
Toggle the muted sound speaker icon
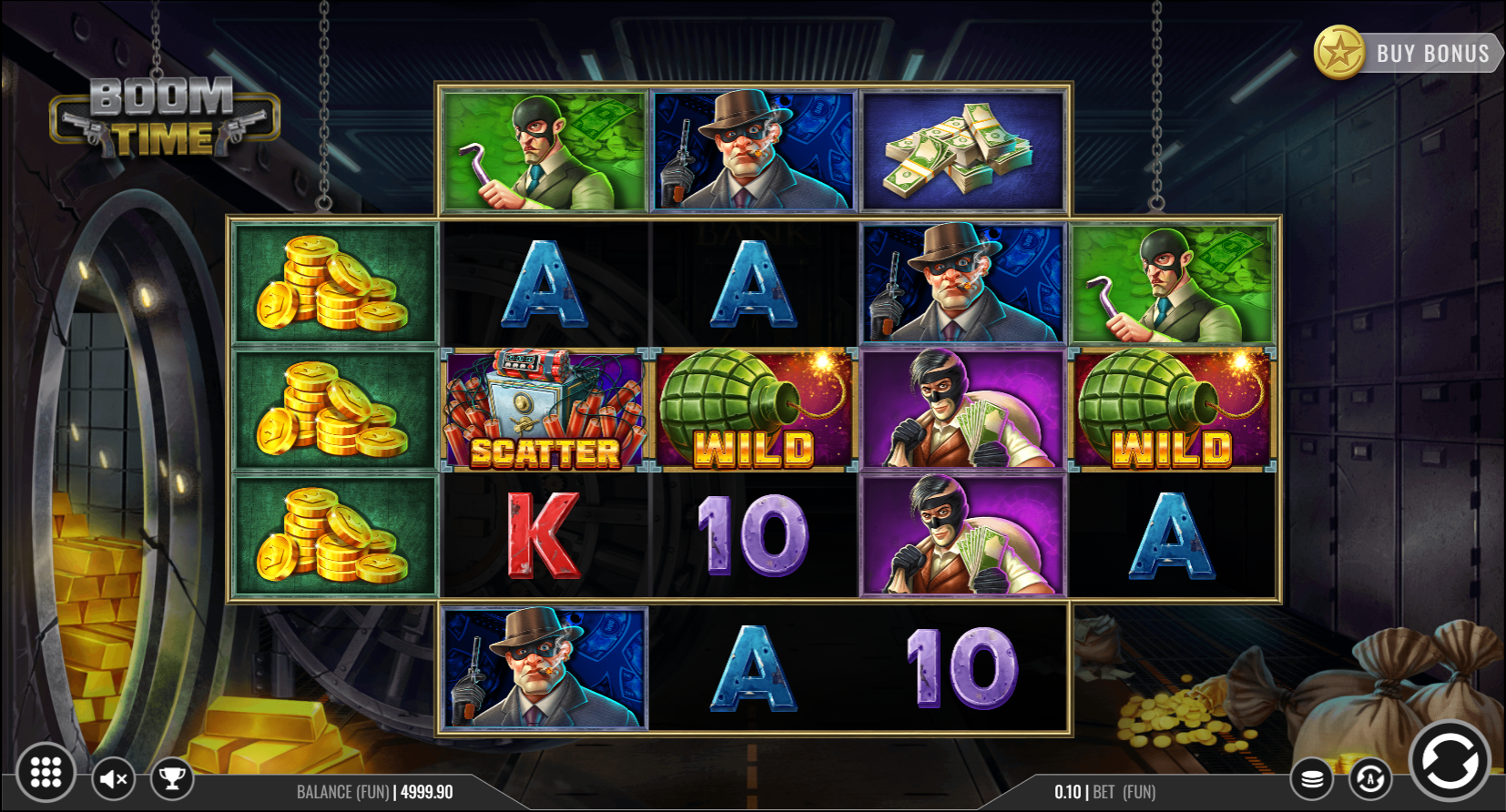(x=114, y=779)
